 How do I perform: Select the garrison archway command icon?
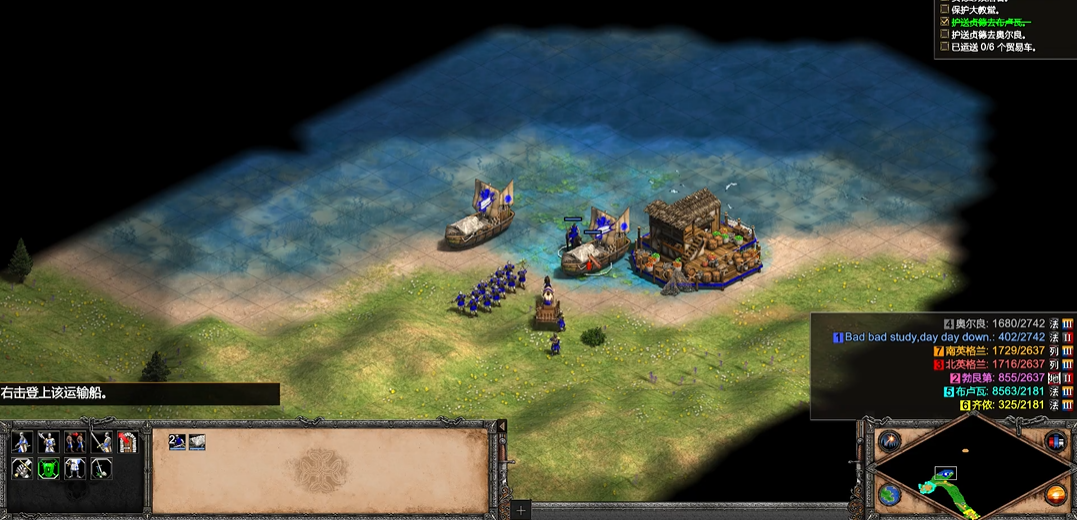click(x=127, y=442)
